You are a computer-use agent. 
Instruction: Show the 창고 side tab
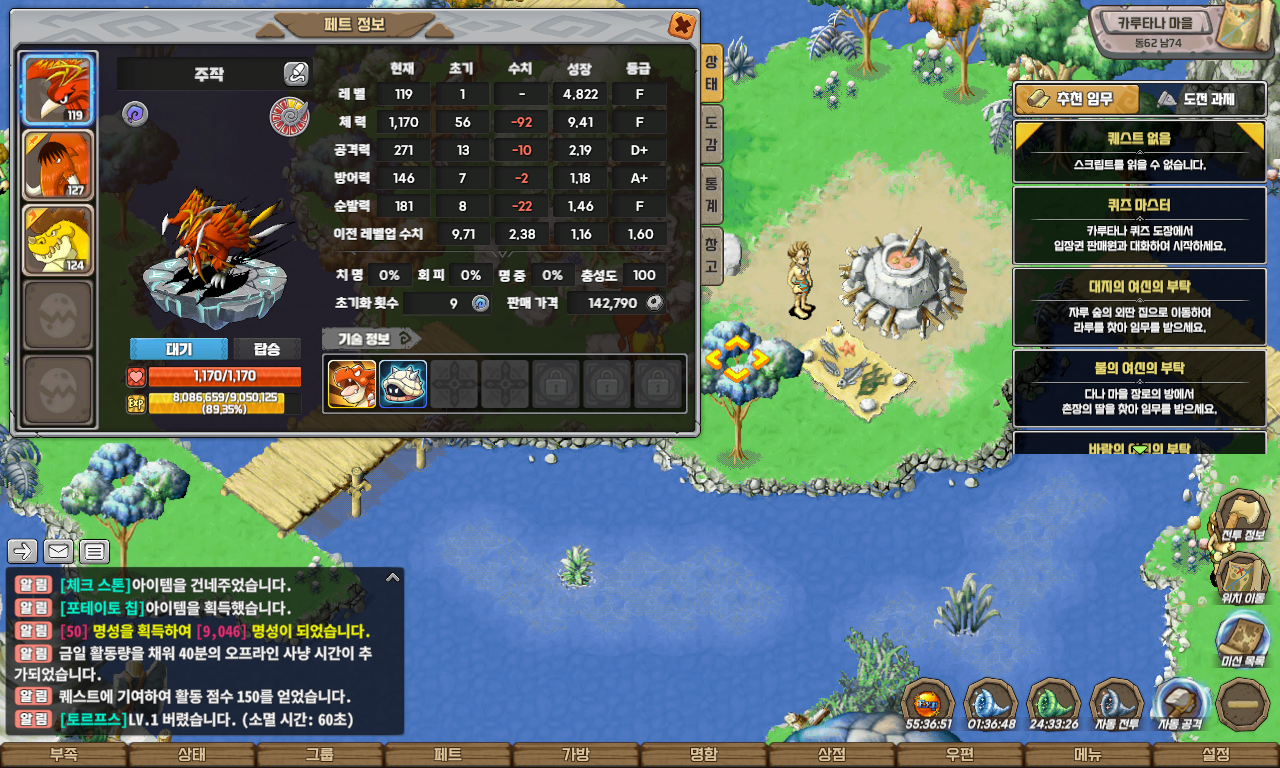[711, 255]
